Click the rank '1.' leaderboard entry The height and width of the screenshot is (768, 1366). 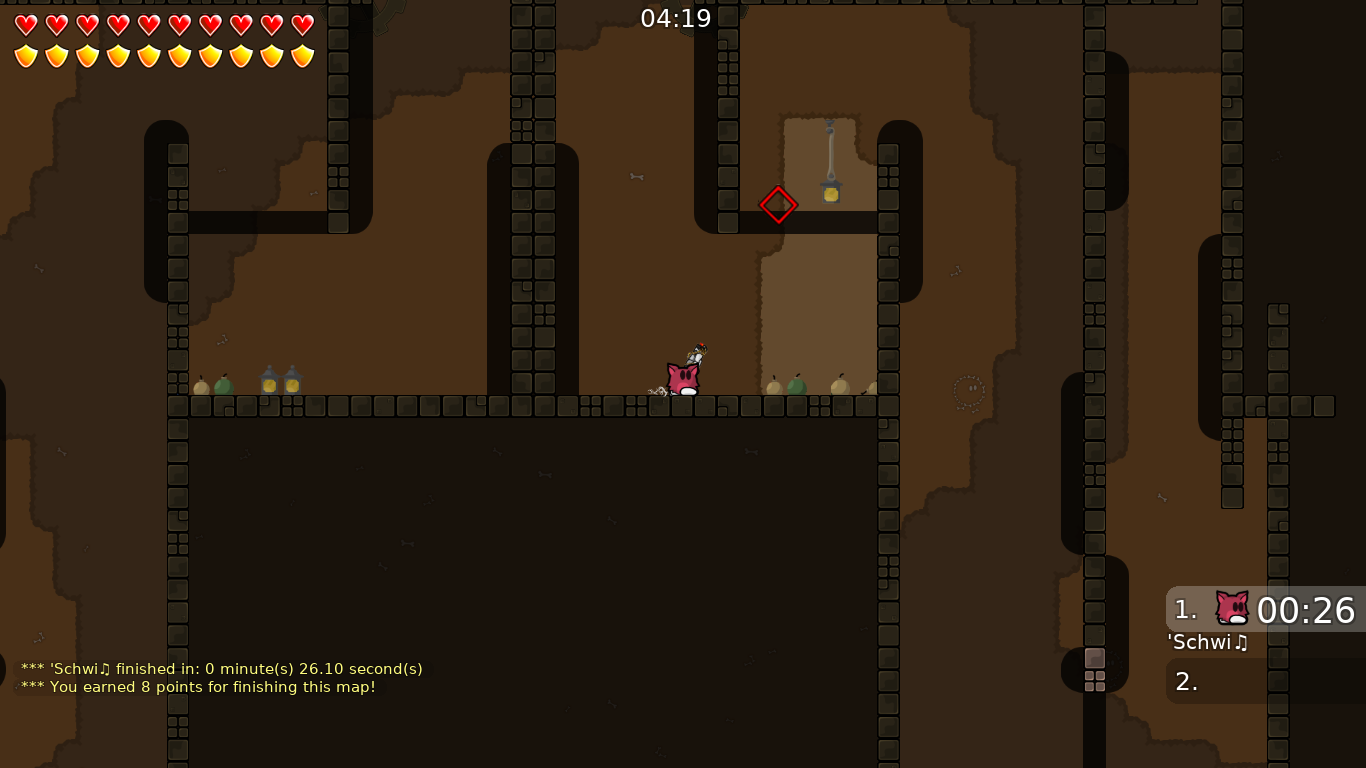(x=1186, y=608)
